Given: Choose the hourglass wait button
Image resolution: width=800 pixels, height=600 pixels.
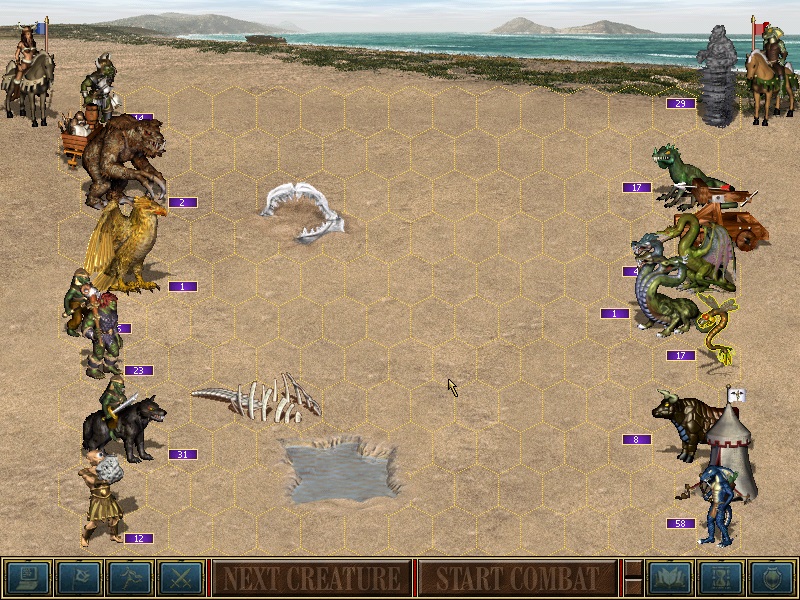Looking at the screenshot, I should pyautogui.click(x=721, y=578).
